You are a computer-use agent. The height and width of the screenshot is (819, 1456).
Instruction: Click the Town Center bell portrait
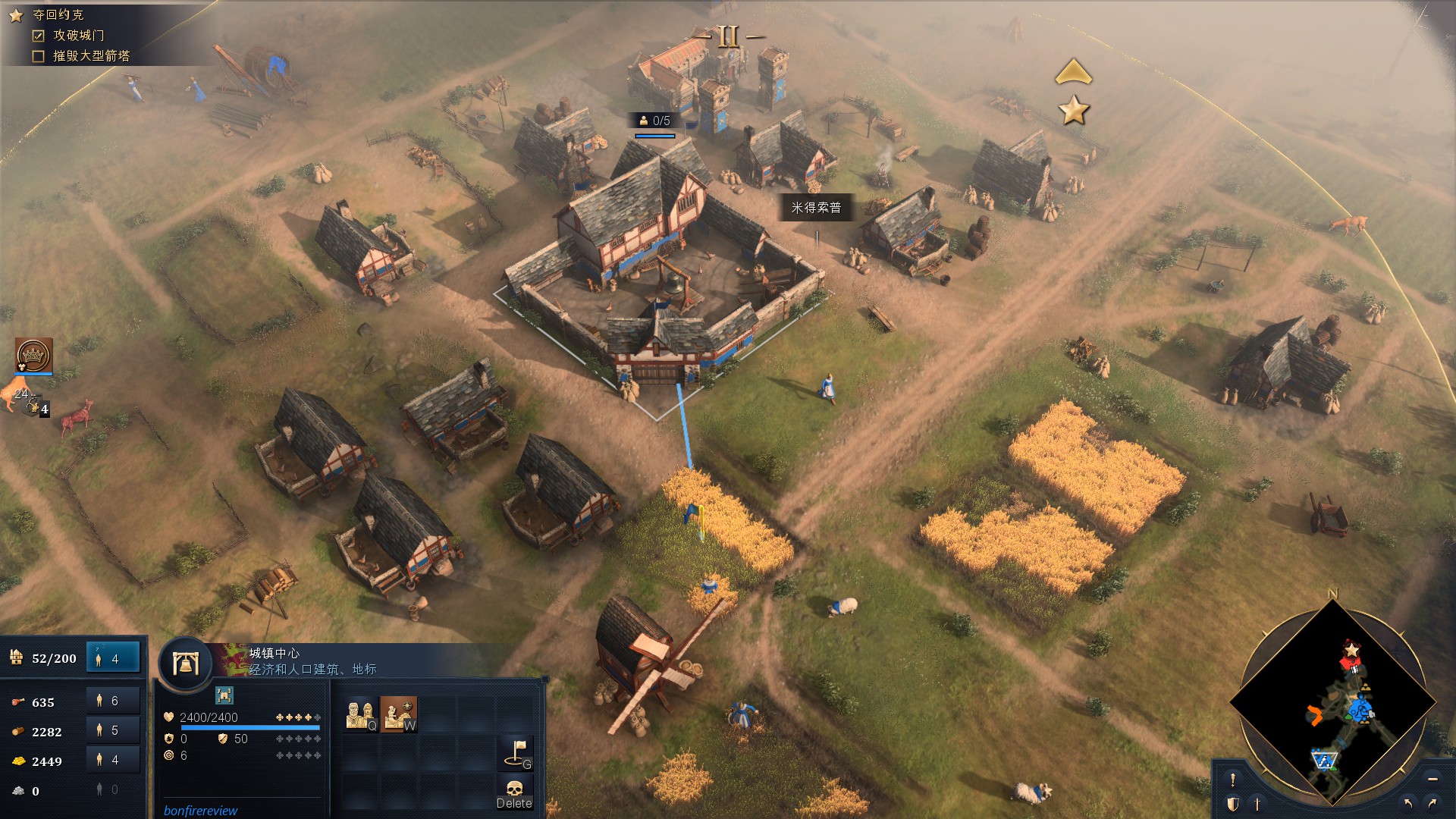[184, 664]
